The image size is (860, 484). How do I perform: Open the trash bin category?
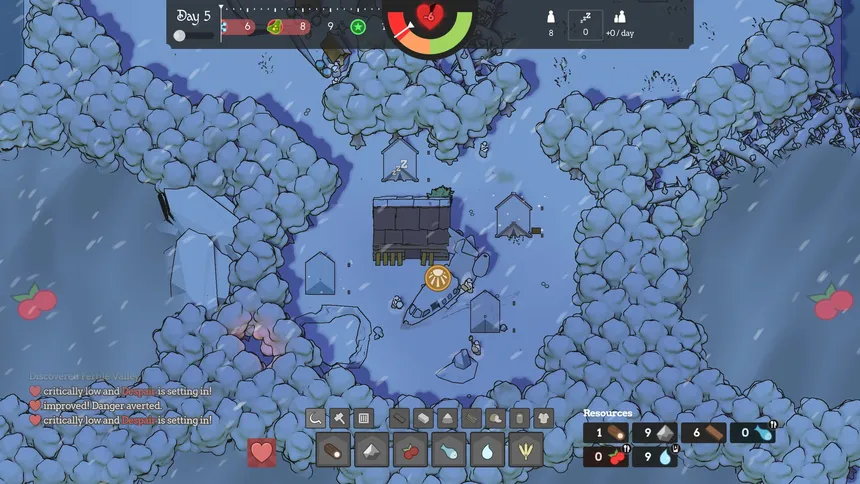(x=520, y=418)
